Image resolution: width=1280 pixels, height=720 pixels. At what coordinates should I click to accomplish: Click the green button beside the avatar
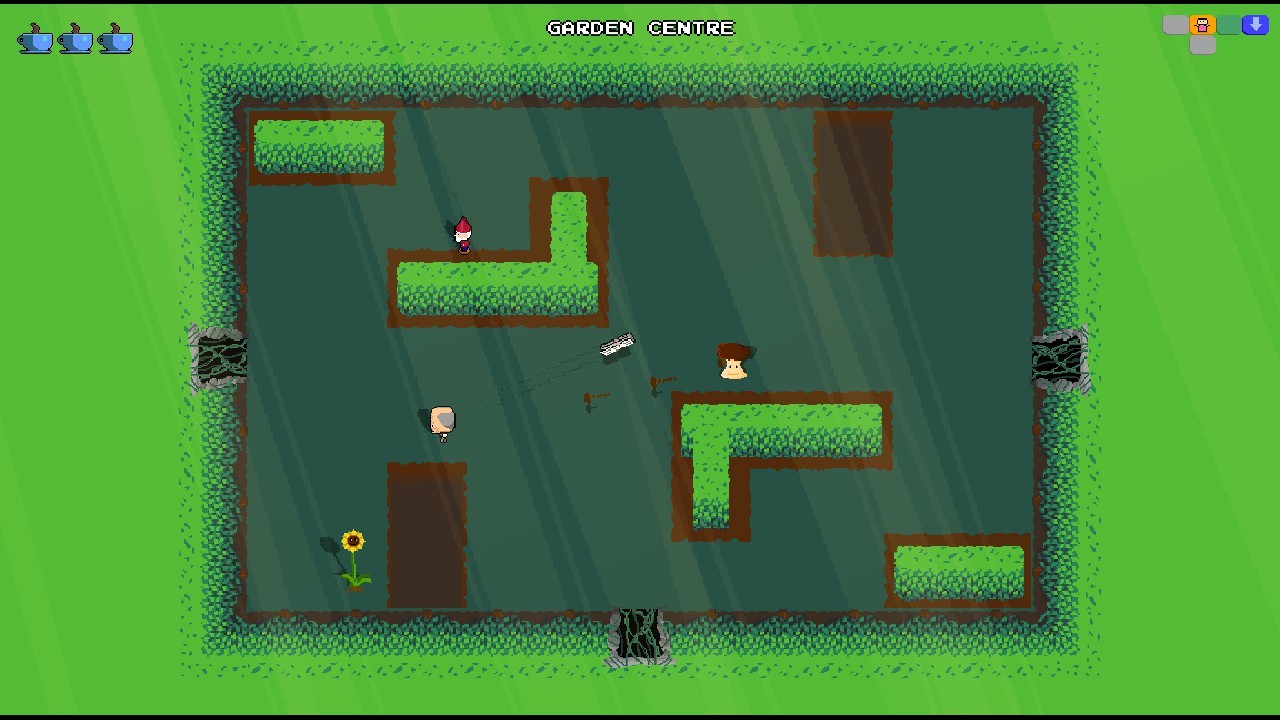1228,24
